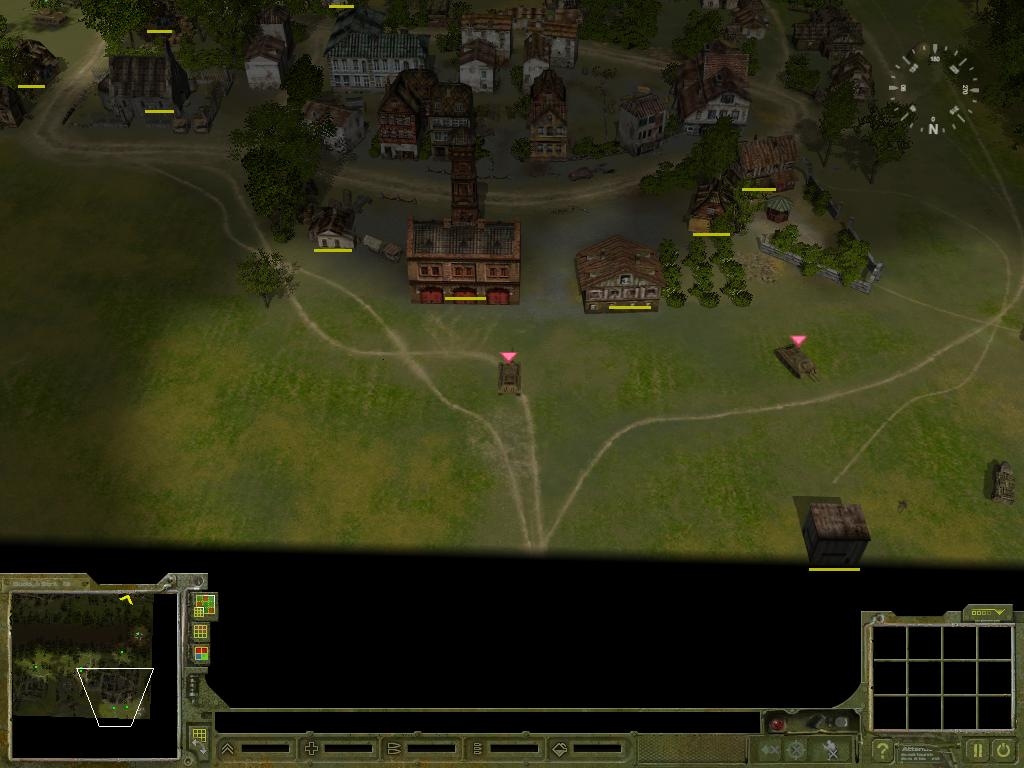Select the crosshair target command icon
Screen dimensions: 1024x768
click(x=796, y=749)
